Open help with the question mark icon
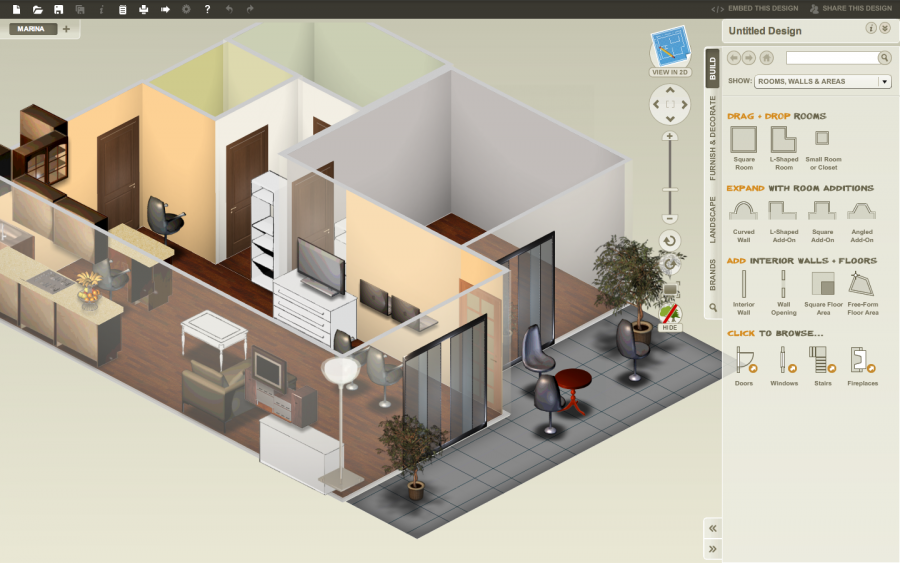 (x=207, y=9)
